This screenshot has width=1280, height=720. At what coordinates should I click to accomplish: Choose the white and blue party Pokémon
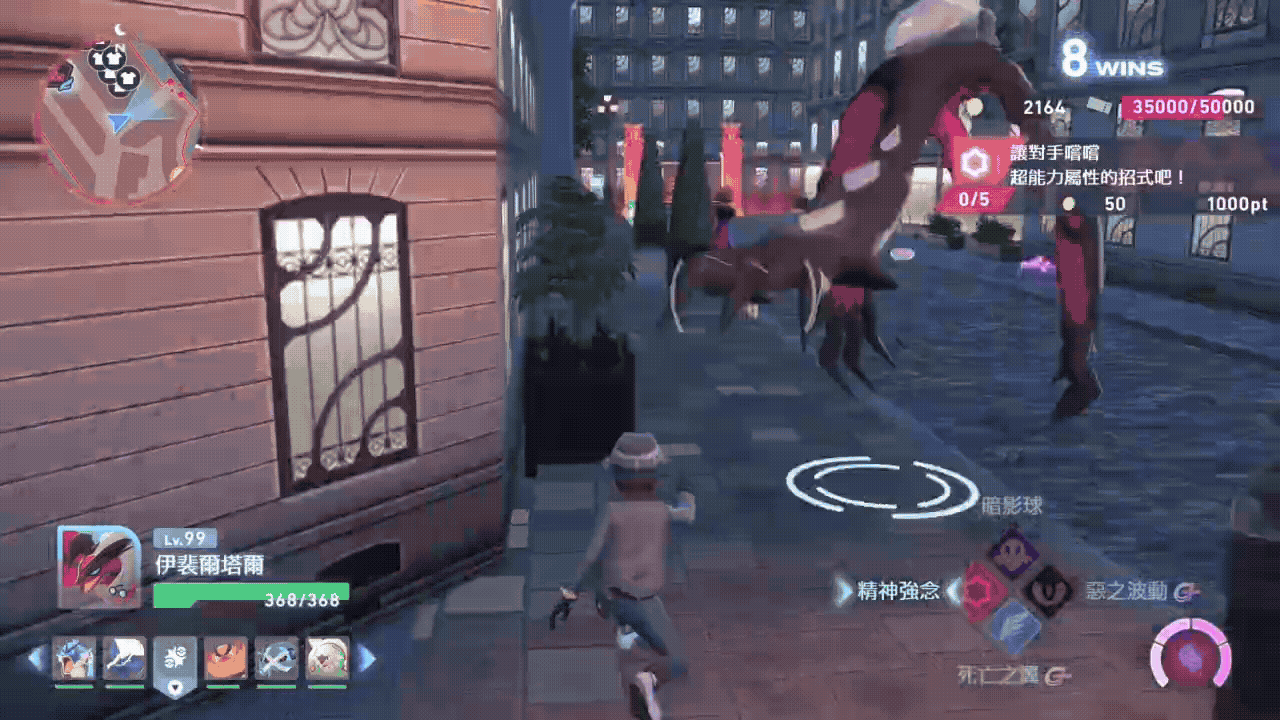[124, 659]
